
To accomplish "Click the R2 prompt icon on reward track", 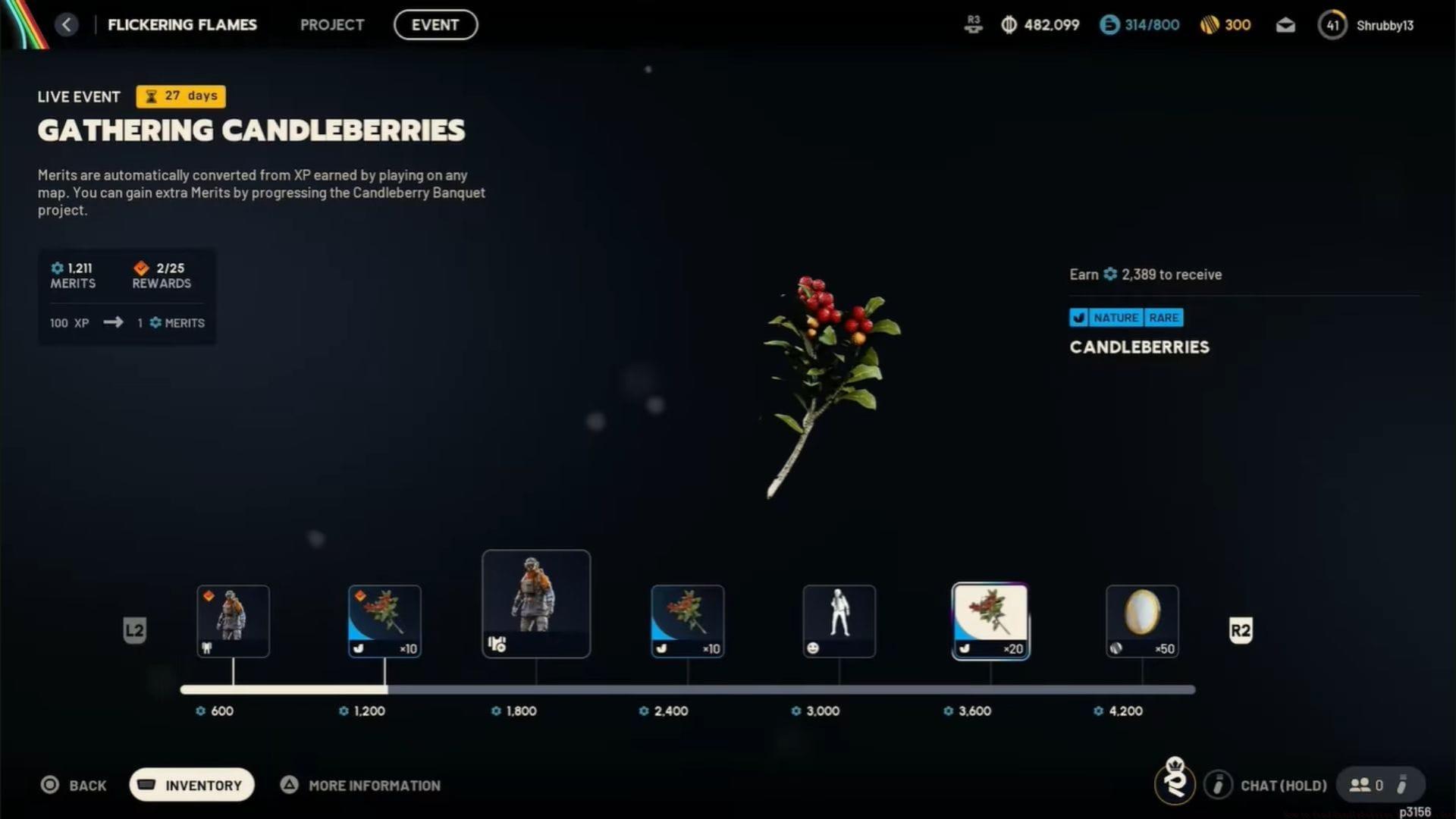I will coord(1241,630).
